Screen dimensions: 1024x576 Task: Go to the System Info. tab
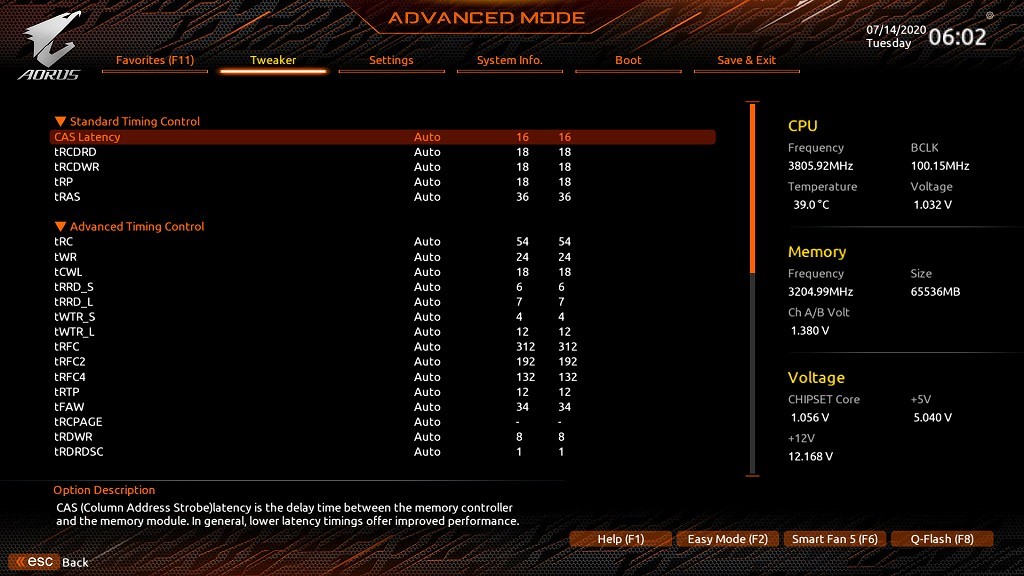509,60
